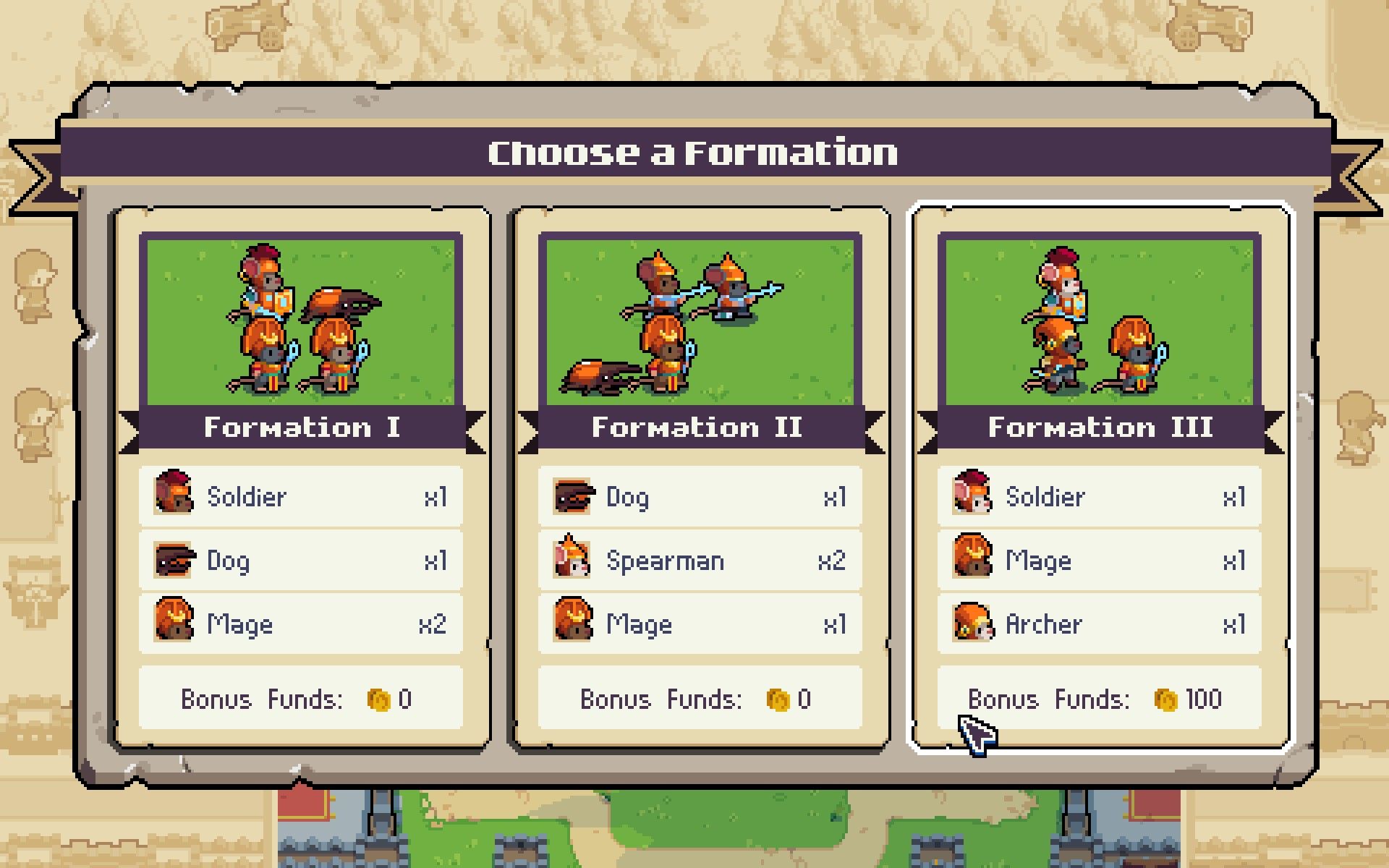Click the Mage icon in Formation III
1389x868 pixels.
tap(971, 560)
